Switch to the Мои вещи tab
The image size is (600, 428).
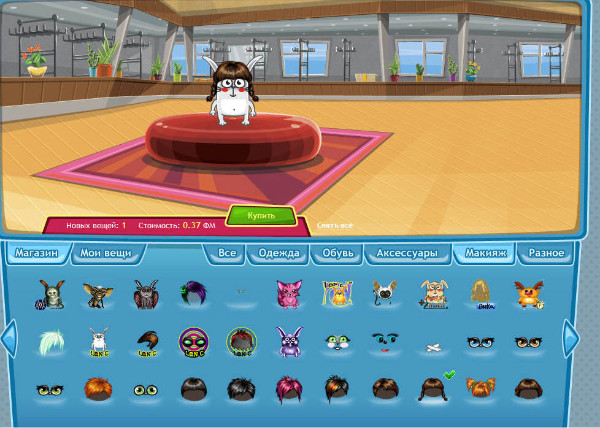click(x=105, y=253)
